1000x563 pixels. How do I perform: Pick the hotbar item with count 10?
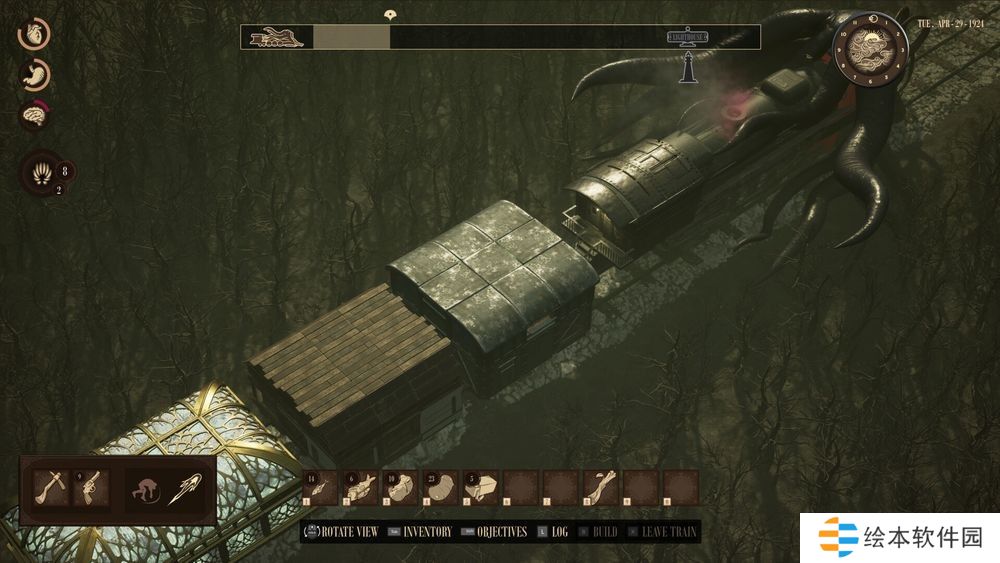(x=400, y=487)
